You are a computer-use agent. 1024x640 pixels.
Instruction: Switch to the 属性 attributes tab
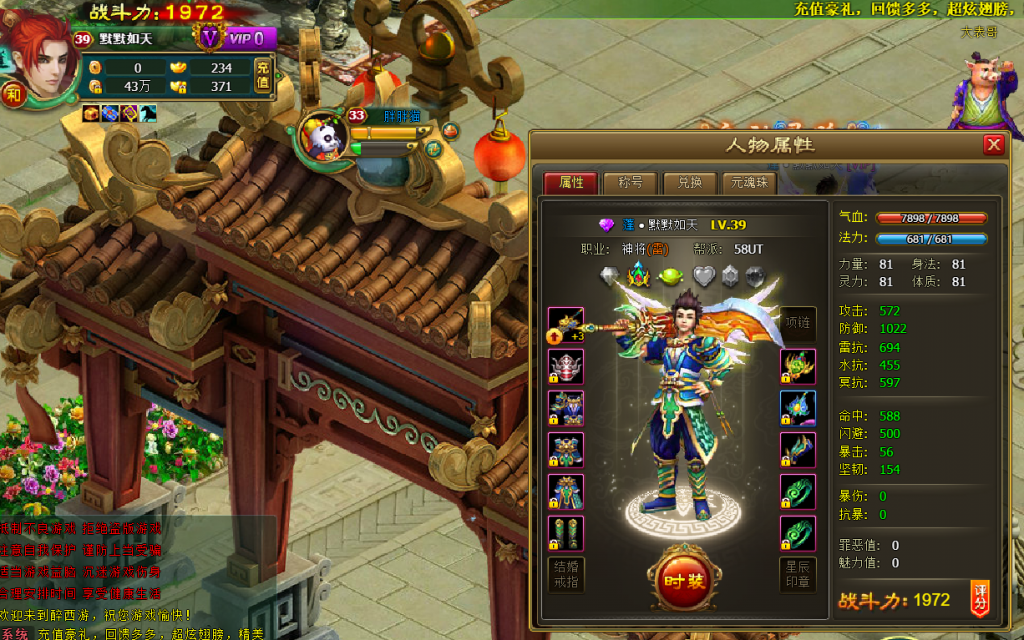point(571,183)
